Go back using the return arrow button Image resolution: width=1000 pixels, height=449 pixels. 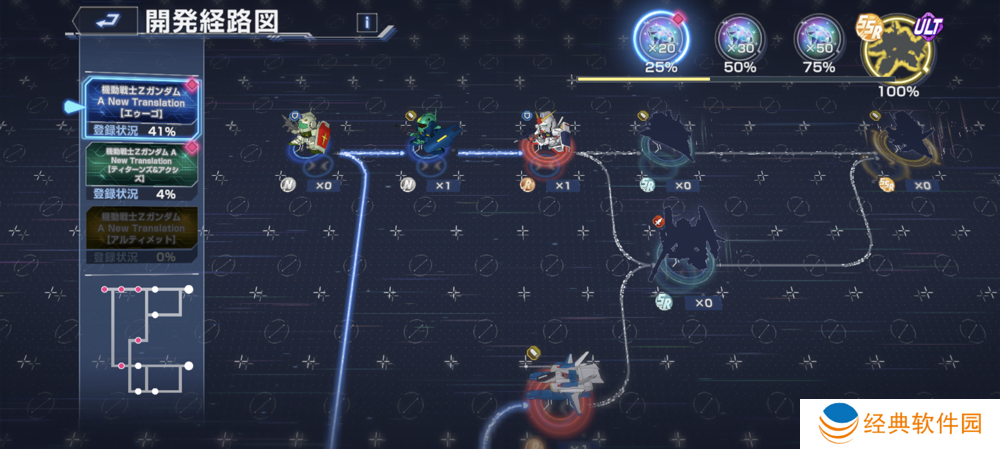[x=104, y=21]
